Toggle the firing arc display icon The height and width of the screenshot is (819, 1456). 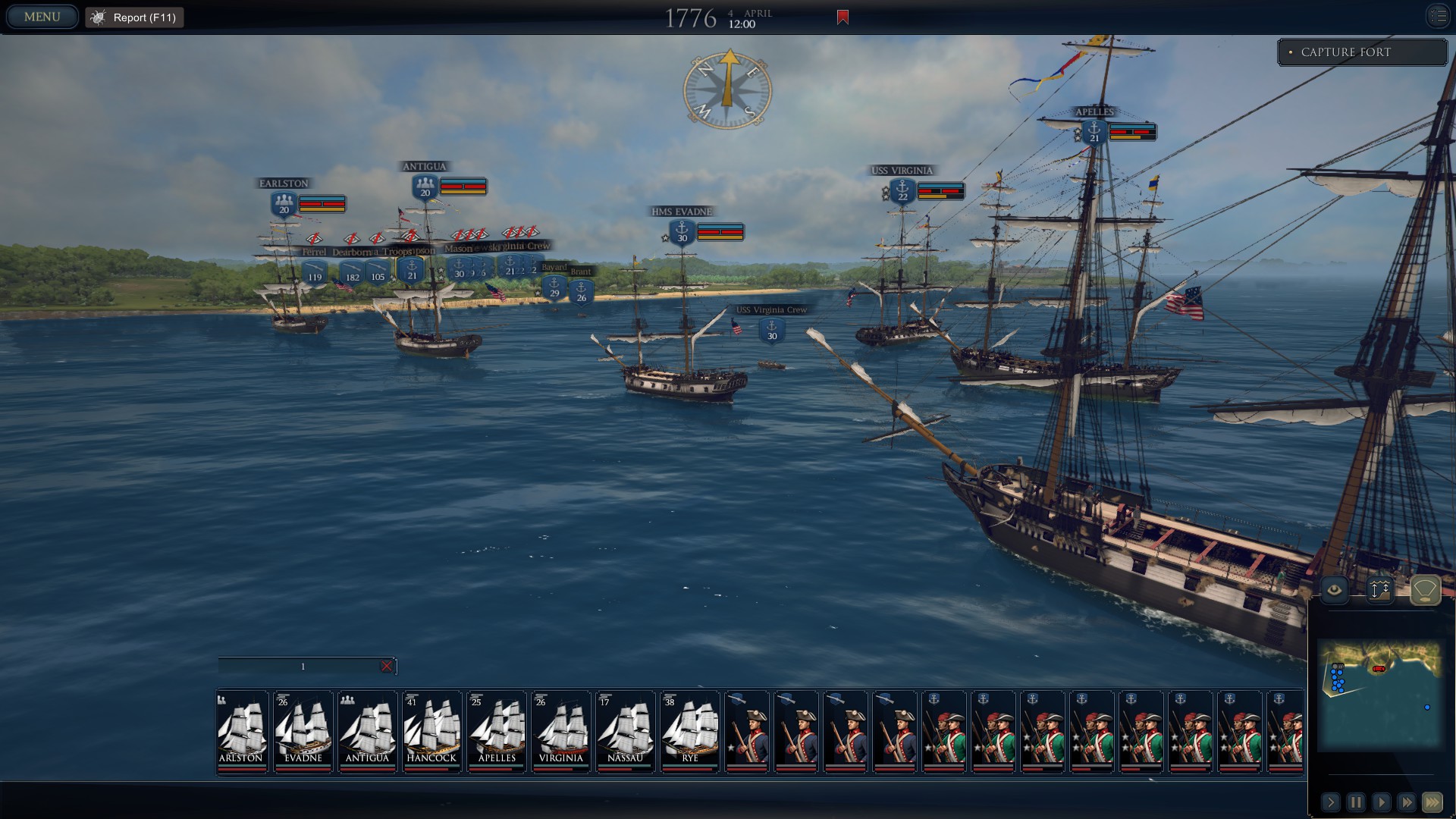coord(1424,588)
